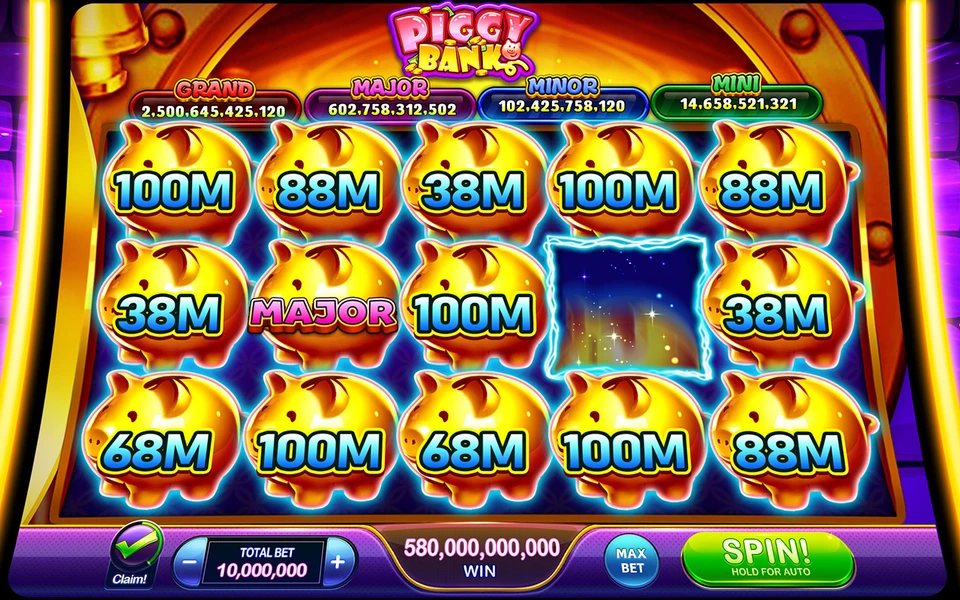This screenshot has height=600, width=960.
Task: Select the MAX BET button
Action: pyautogui.click(x=632, y=558)
